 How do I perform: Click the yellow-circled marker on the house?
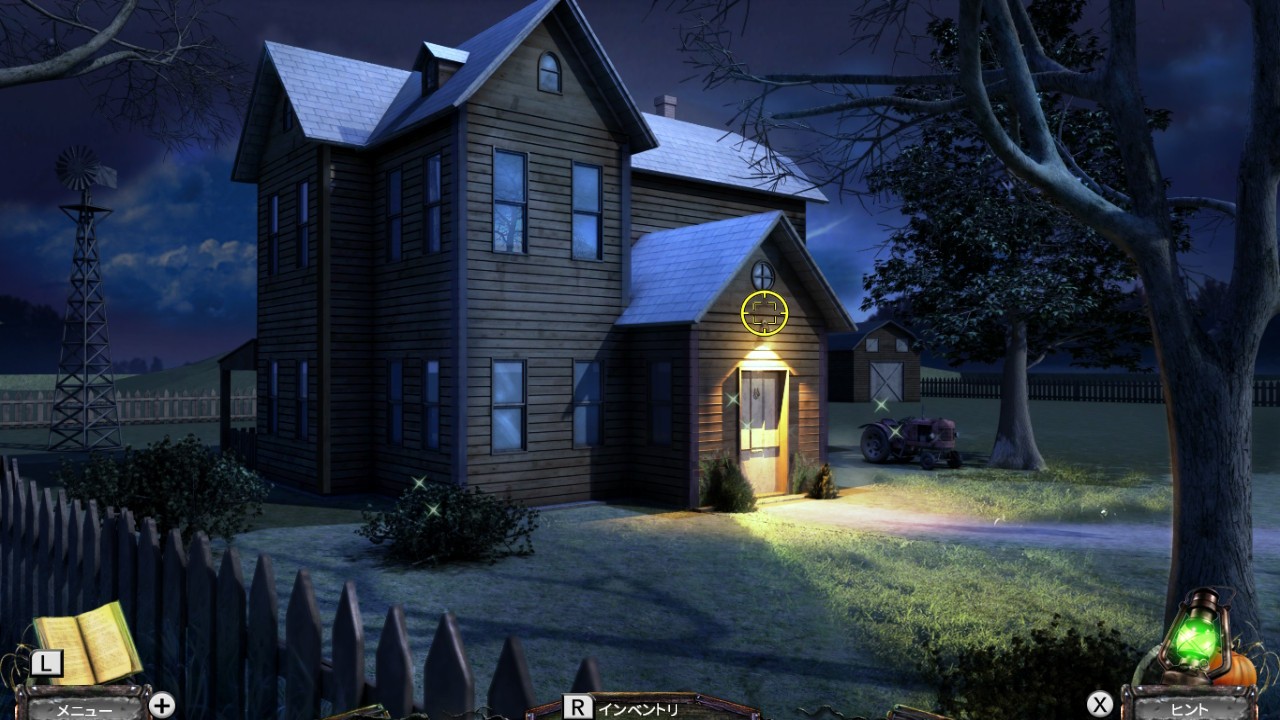coord(763,311)
